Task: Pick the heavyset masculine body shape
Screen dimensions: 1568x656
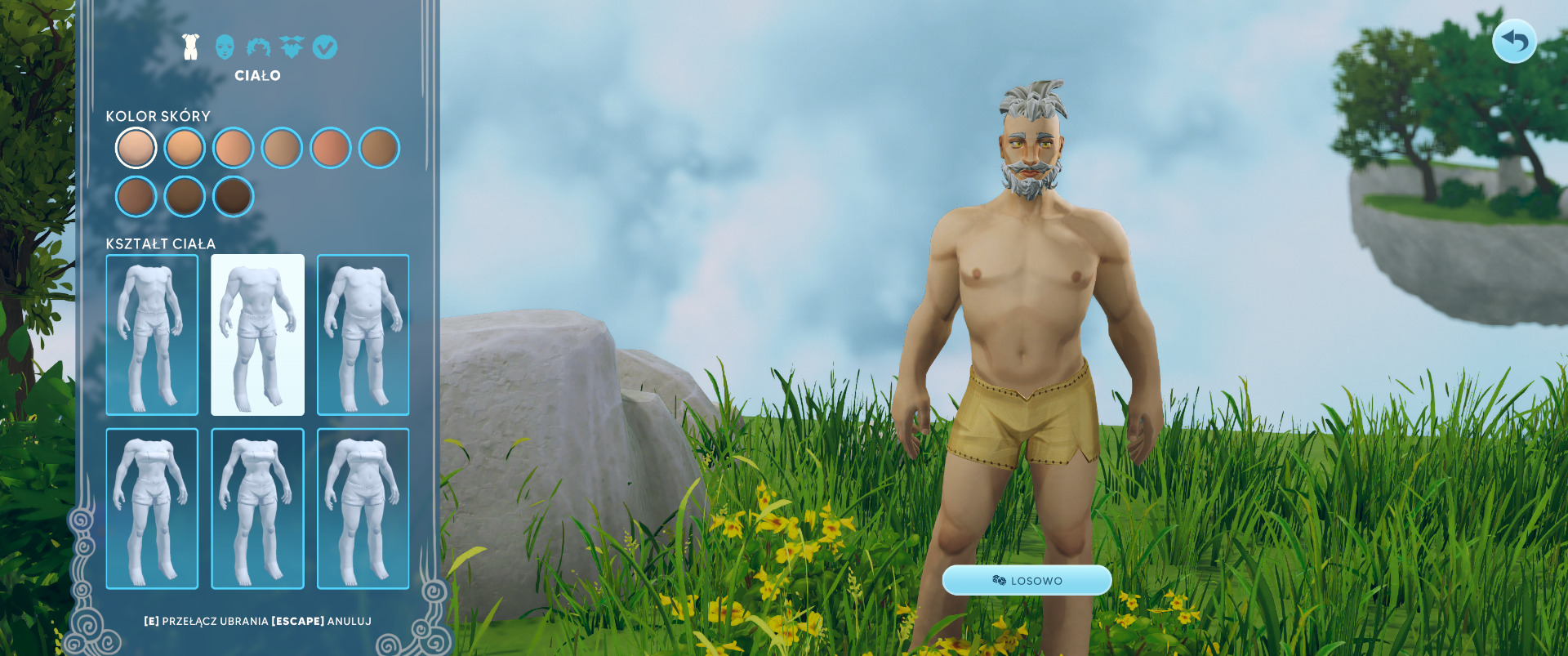Action: [x=363, y=335]
